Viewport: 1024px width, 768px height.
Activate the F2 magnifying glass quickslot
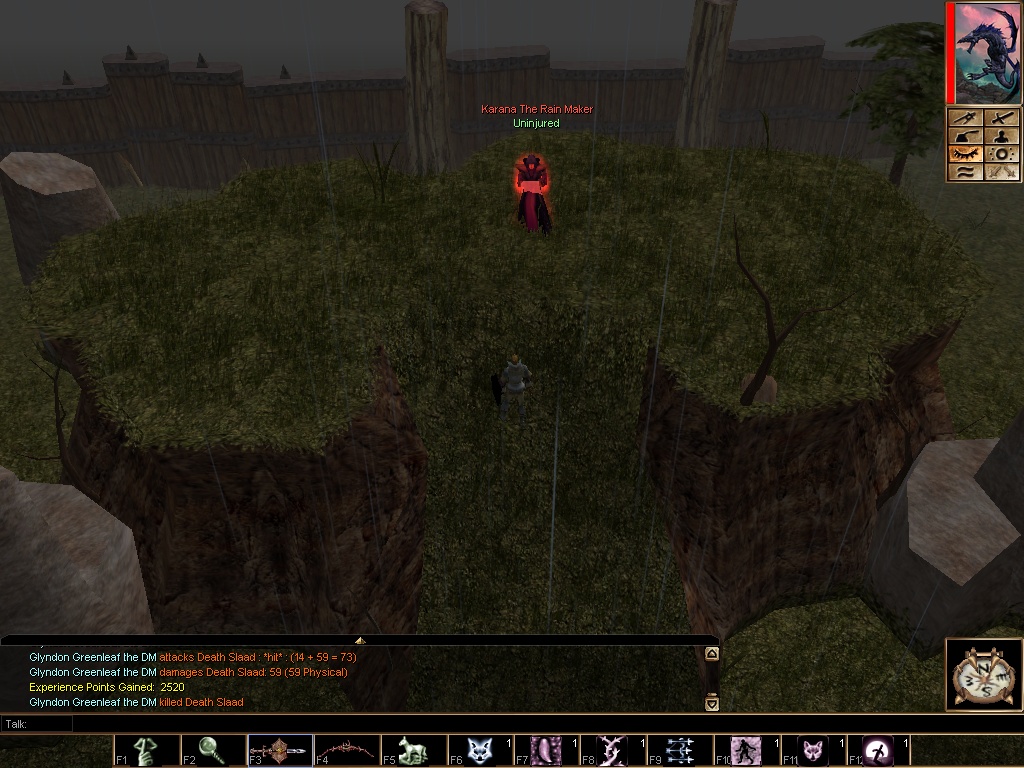point(212,751)
